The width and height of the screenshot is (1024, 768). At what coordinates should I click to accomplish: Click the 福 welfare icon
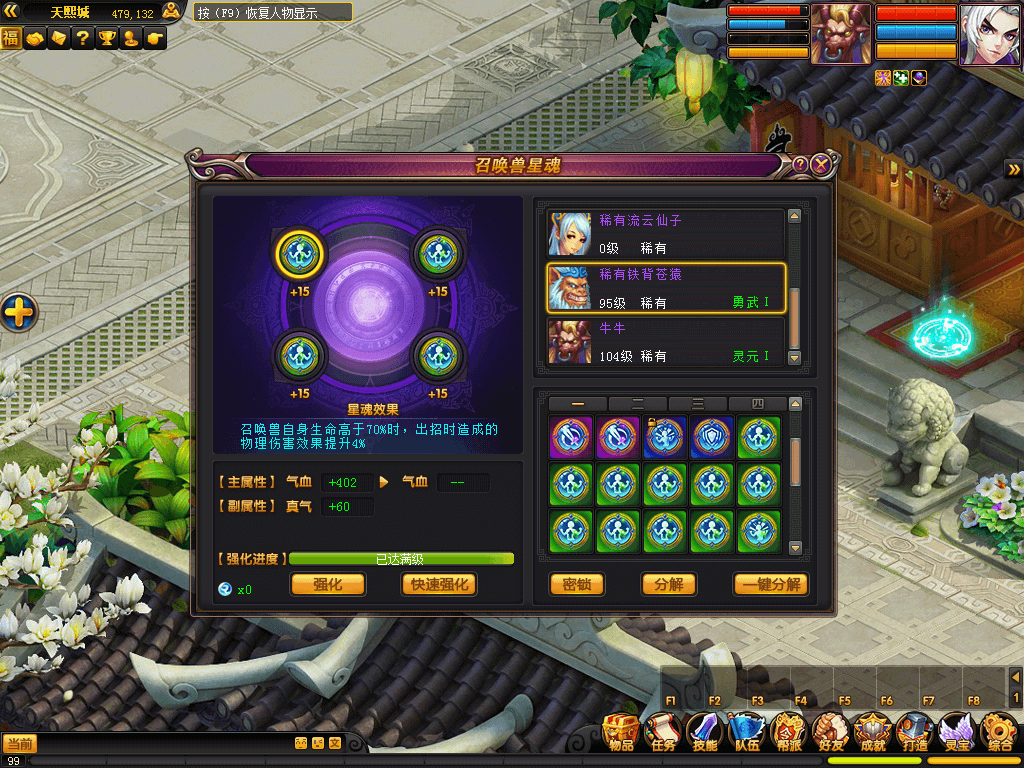coord(11,39)
